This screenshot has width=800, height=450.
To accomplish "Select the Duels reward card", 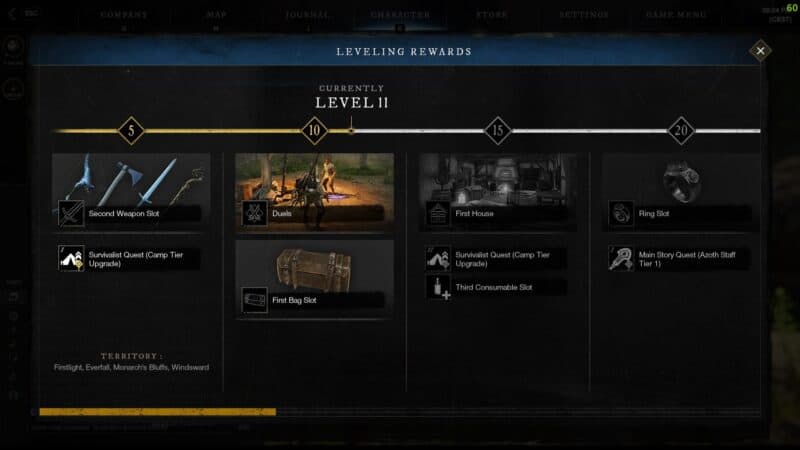I will click(314, 212).
